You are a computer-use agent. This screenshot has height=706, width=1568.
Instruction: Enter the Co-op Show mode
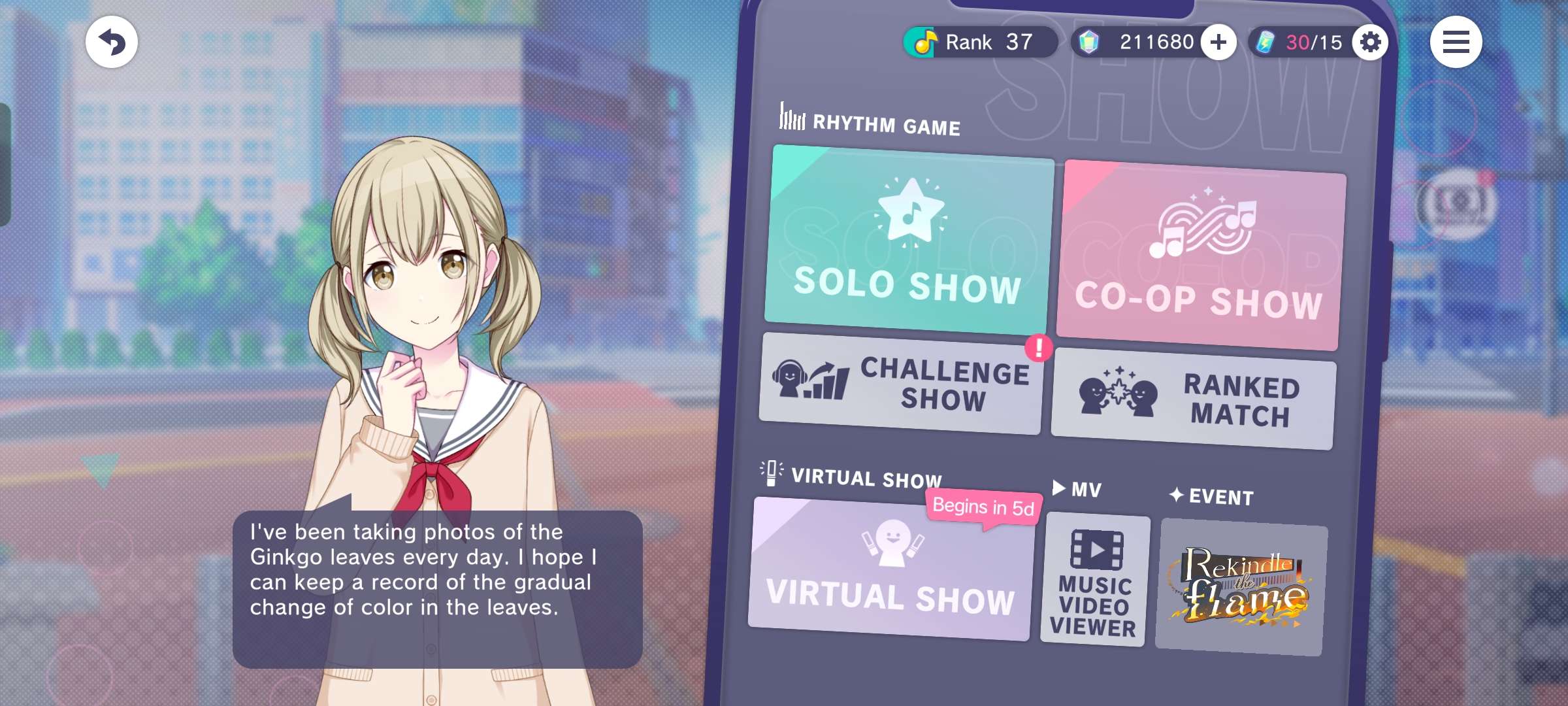[x=1200, y=256]
